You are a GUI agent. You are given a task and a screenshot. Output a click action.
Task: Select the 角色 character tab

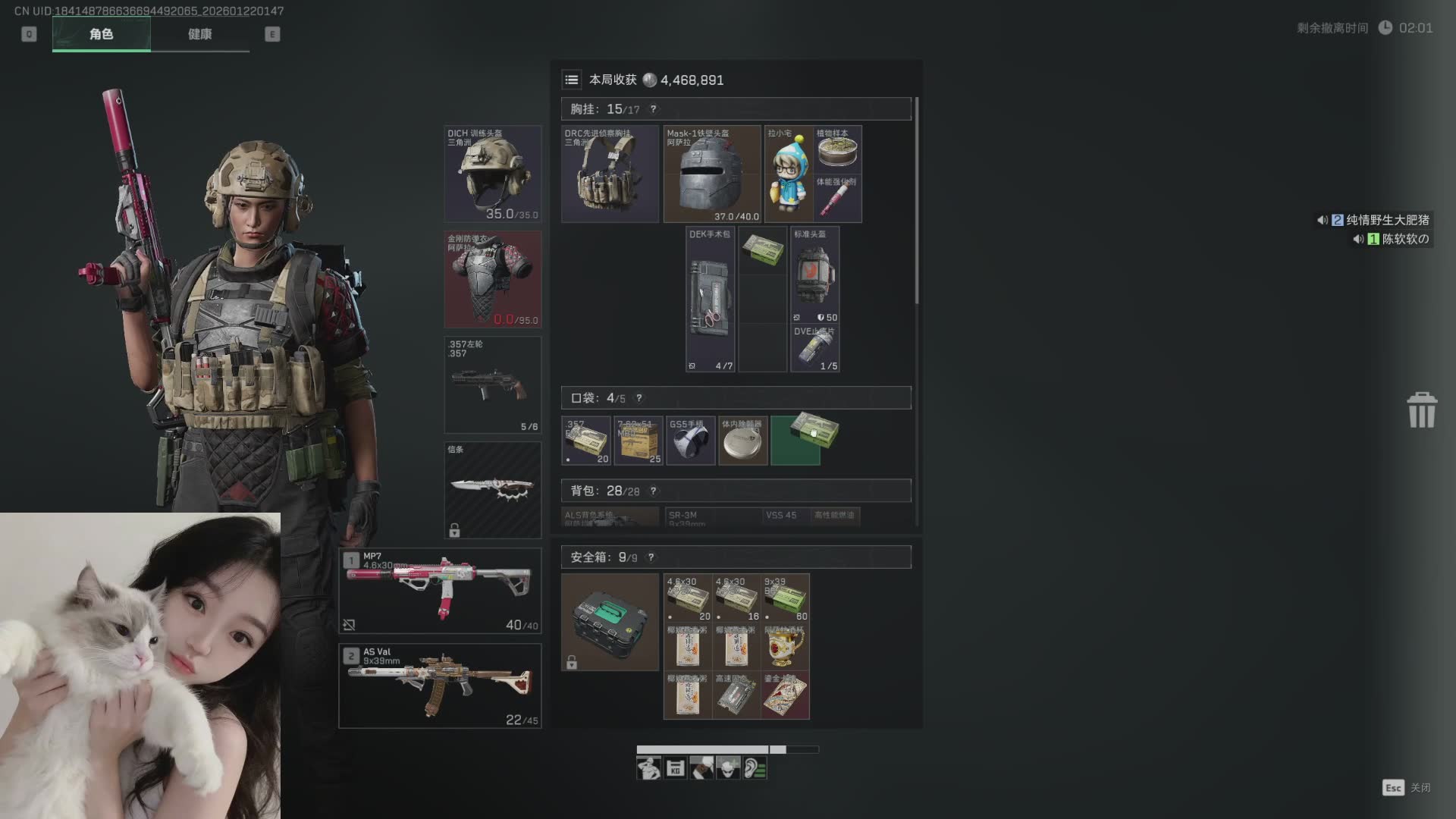101,34
